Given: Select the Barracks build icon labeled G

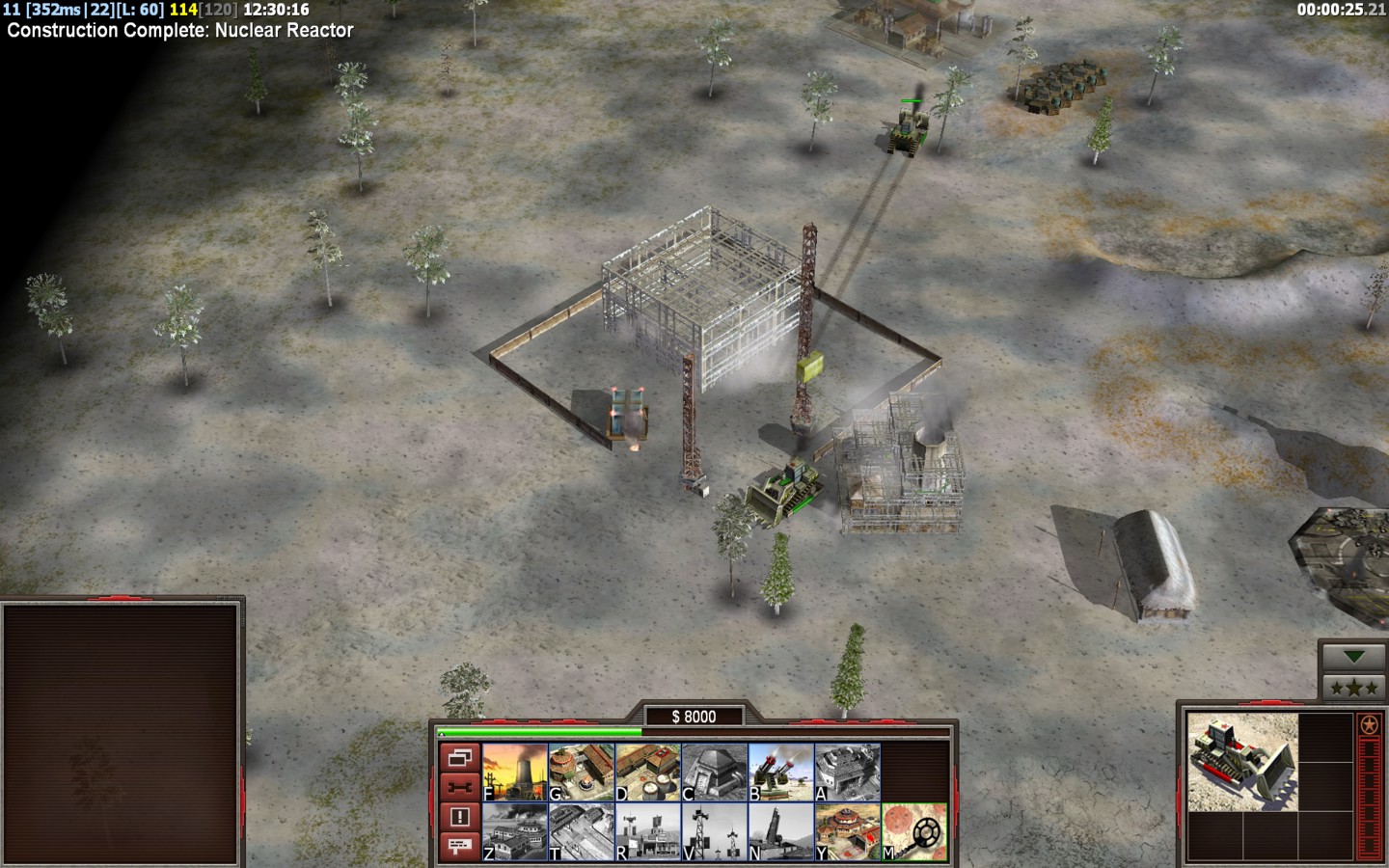Looking at the screenshot, I should pos(581,772).
